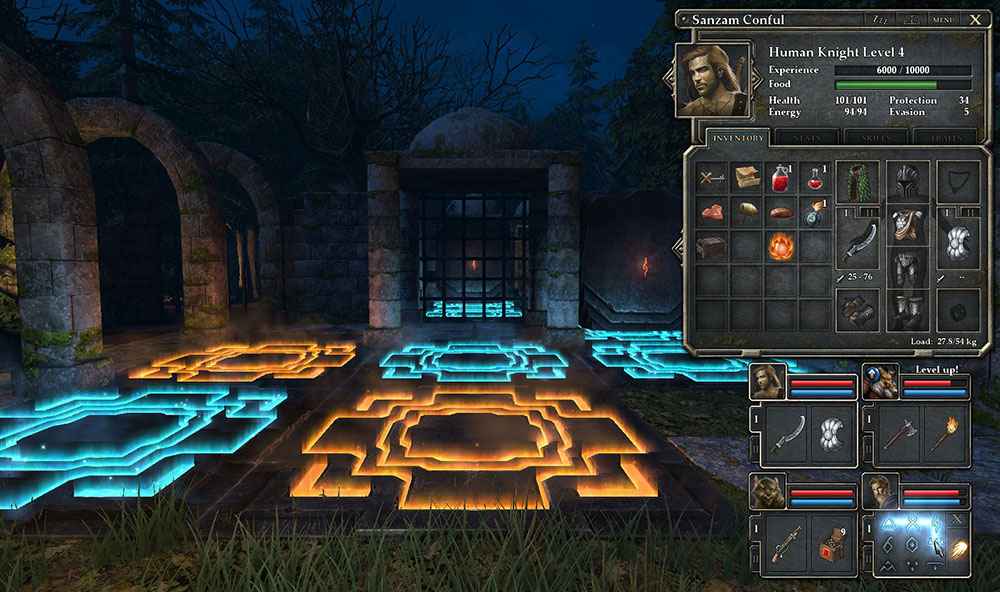Open the Skills tab

pyautogui.click(x=875, y=138)
